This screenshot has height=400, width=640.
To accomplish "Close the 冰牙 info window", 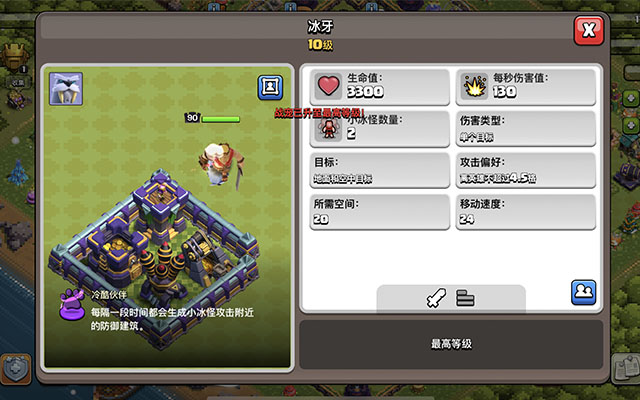I will coord(588,30).
